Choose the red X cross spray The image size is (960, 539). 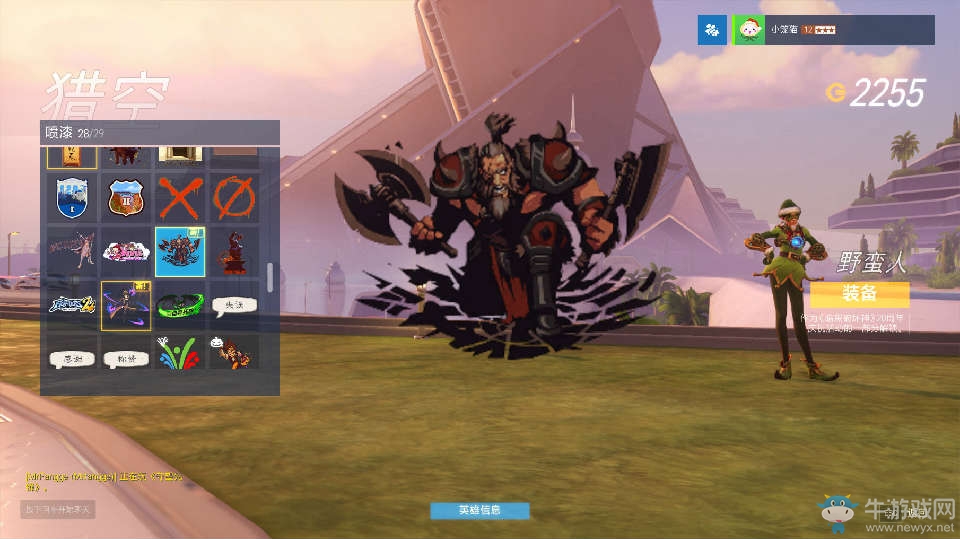(x=180, y=197)
